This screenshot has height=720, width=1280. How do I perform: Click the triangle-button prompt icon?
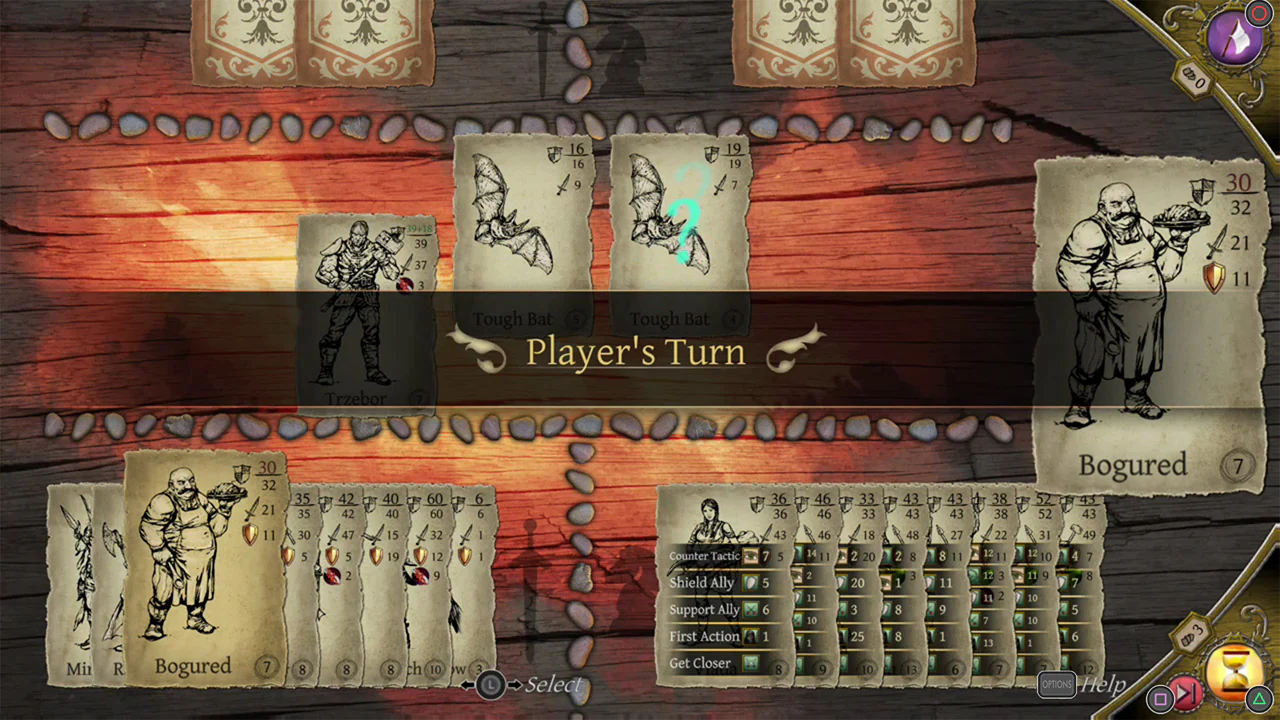tap(1258, 697)
